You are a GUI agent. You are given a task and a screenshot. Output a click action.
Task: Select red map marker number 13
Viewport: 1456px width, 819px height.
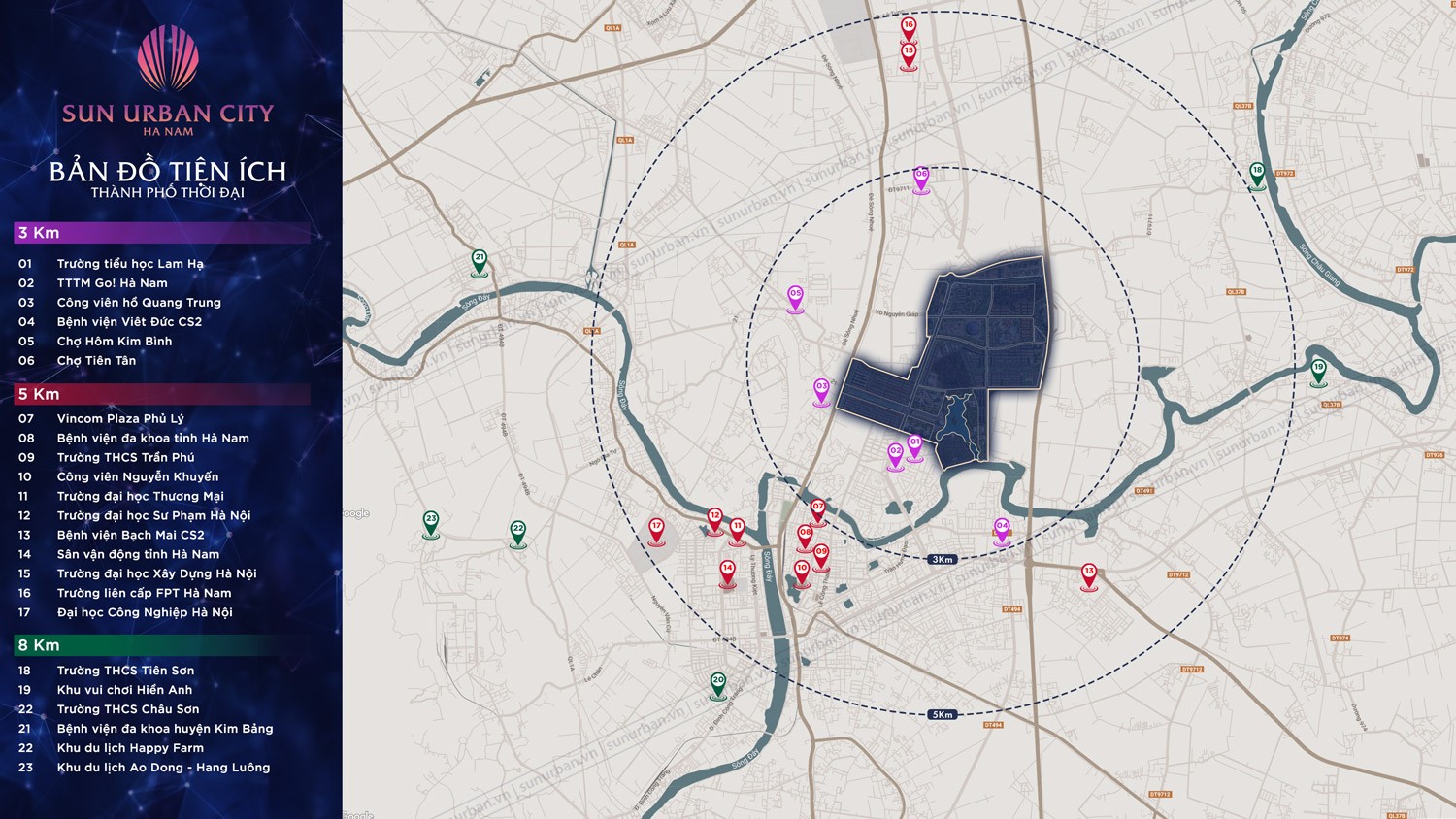[1089, 575]
